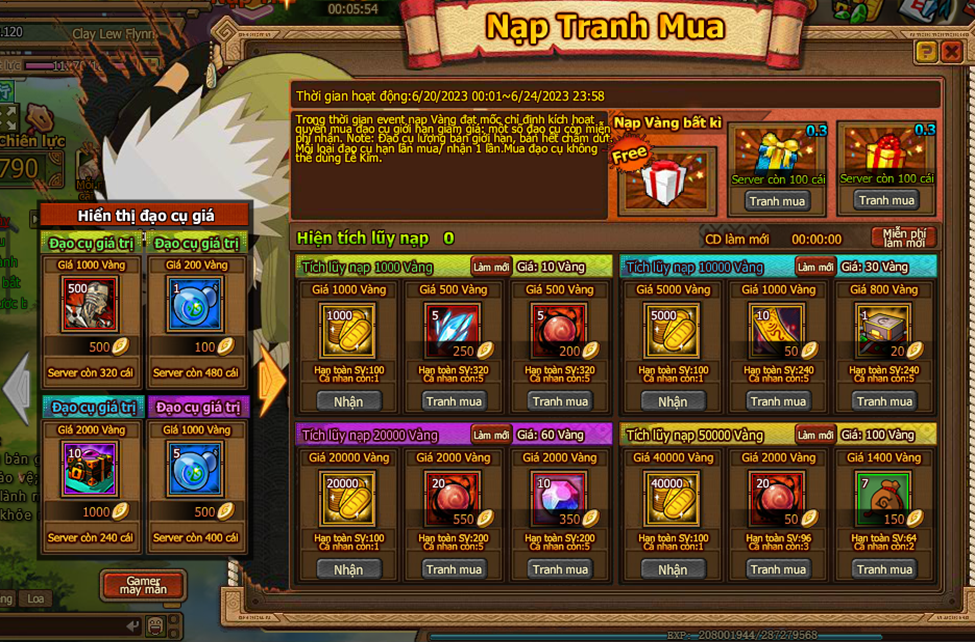Click Tranh mua for the 250-gold crystal item
The image size is (975, 642).
coord(453,401)
